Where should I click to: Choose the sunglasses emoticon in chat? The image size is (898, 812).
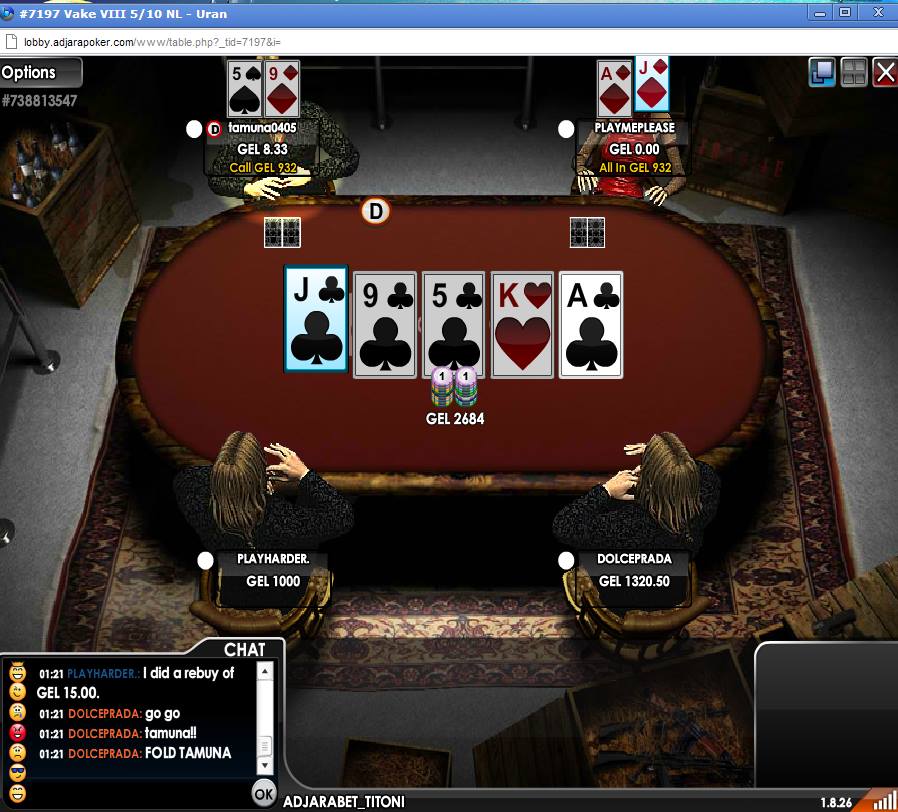[17, 773]
